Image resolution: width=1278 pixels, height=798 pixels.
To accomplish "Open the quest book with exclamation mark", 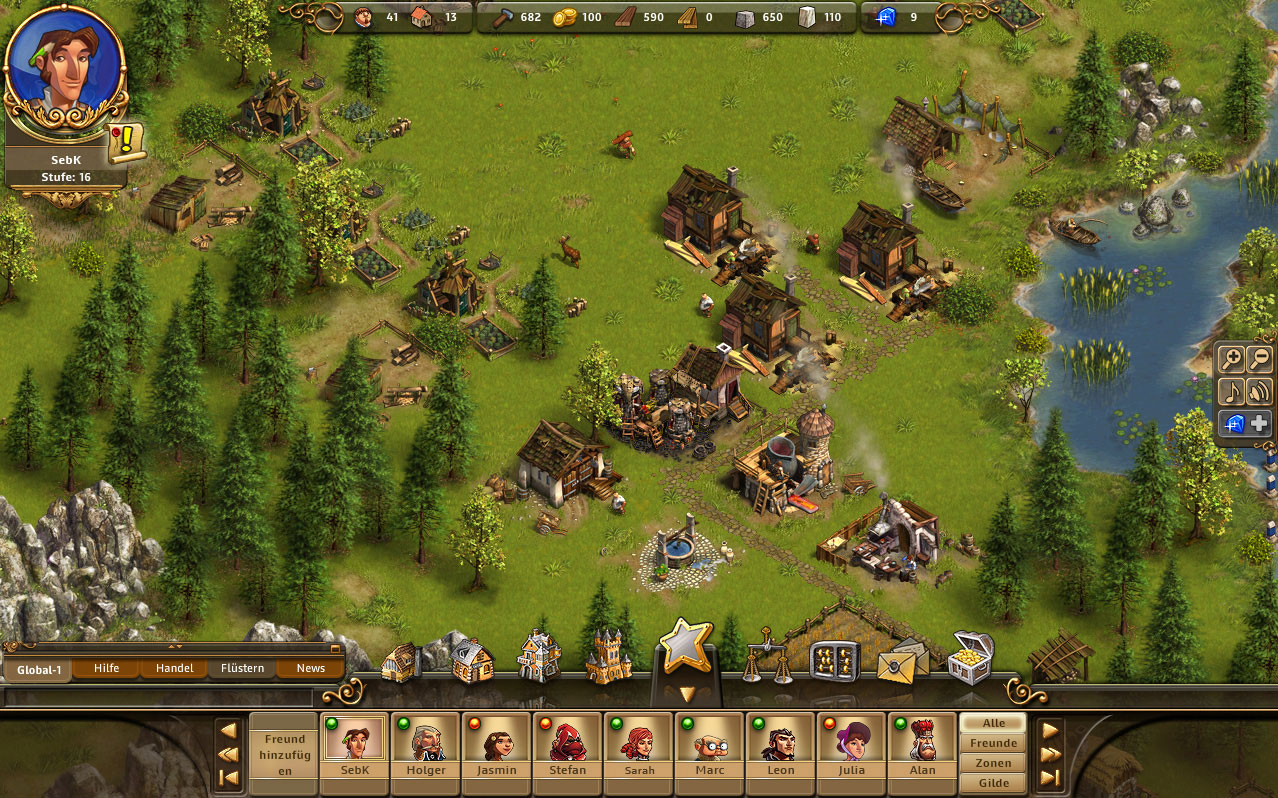I will point(127,144).
